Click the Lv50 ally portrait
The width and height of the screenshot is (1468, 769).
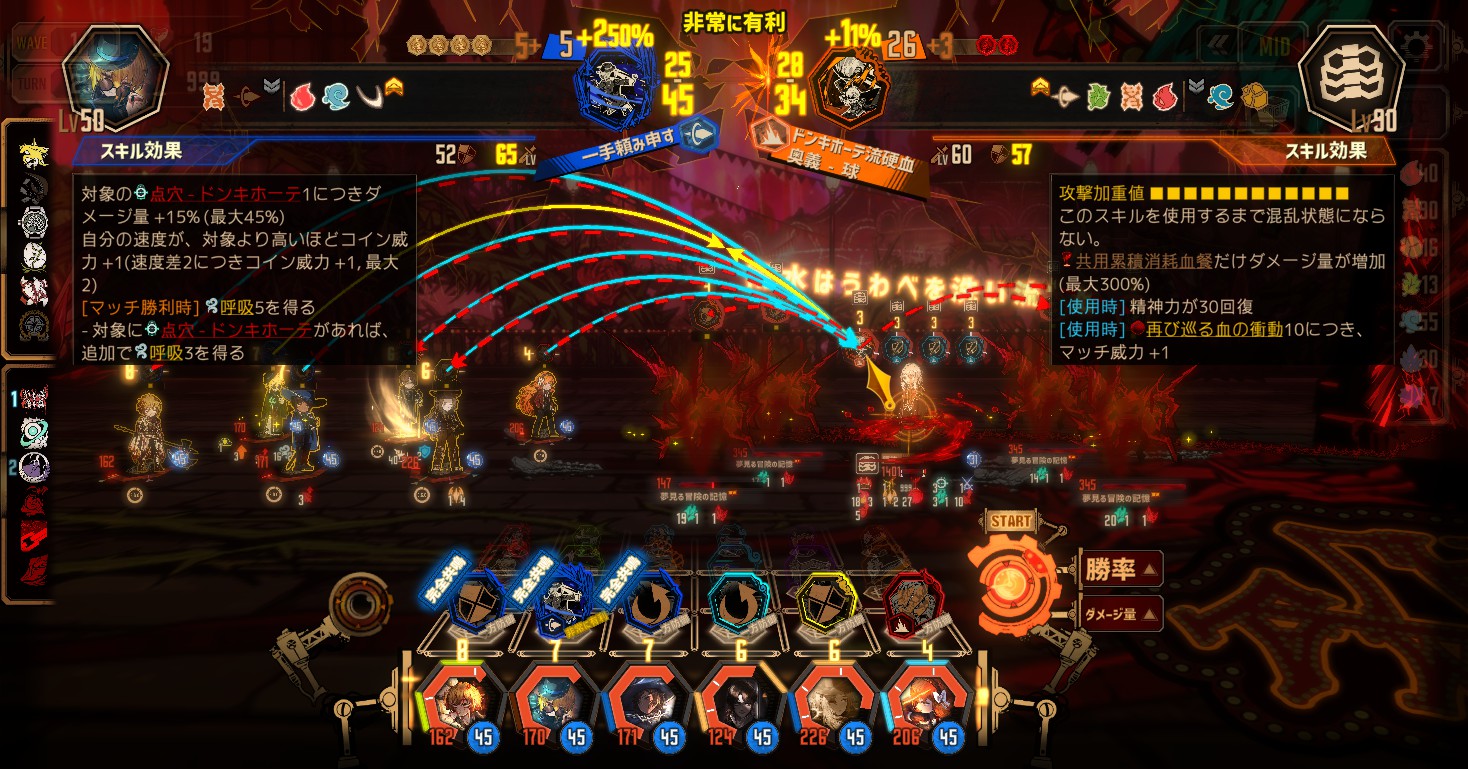[x=112, y=78]
